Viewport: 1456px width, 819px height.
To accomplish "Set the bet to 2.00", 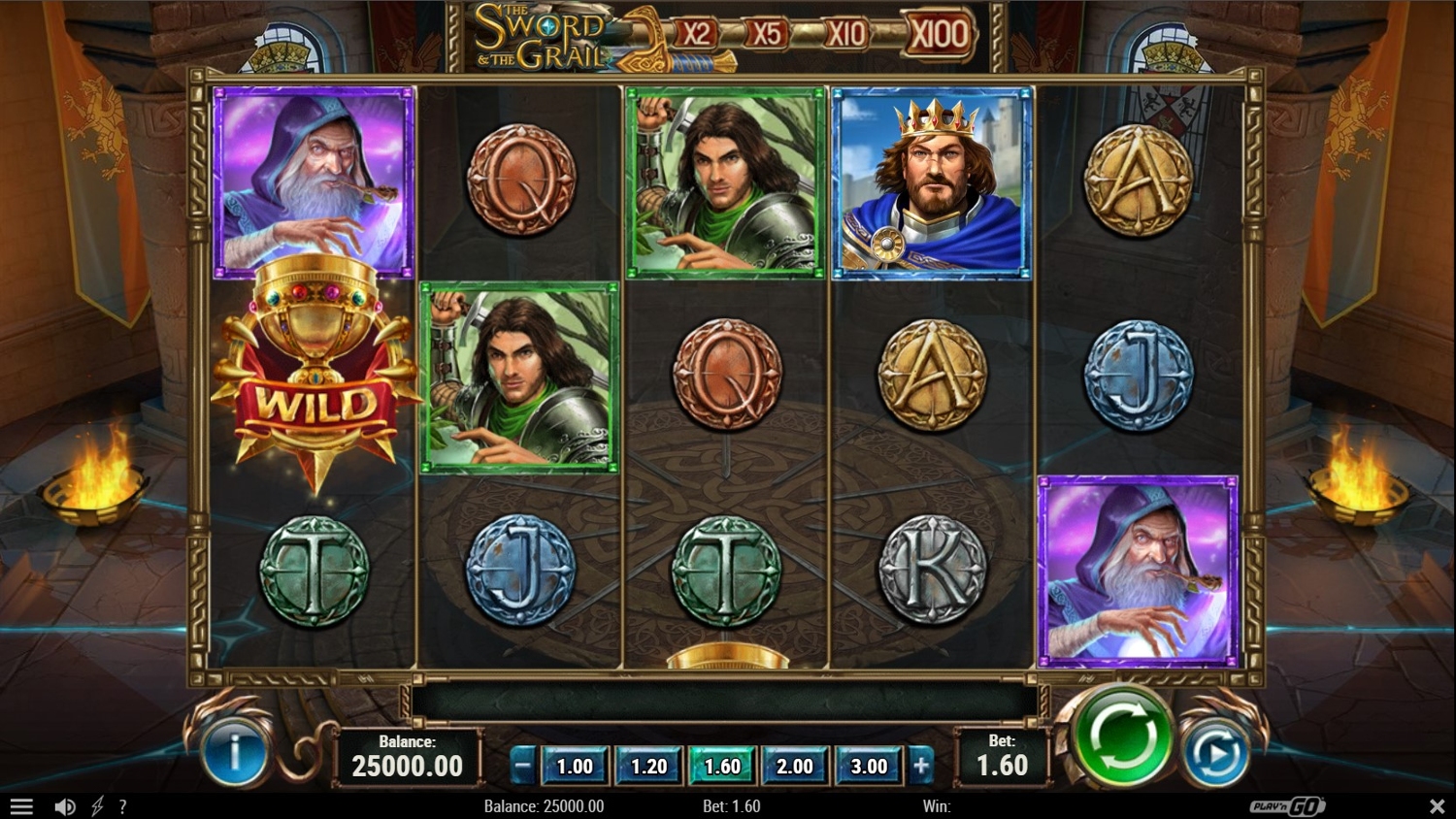I will pos(795,767).
